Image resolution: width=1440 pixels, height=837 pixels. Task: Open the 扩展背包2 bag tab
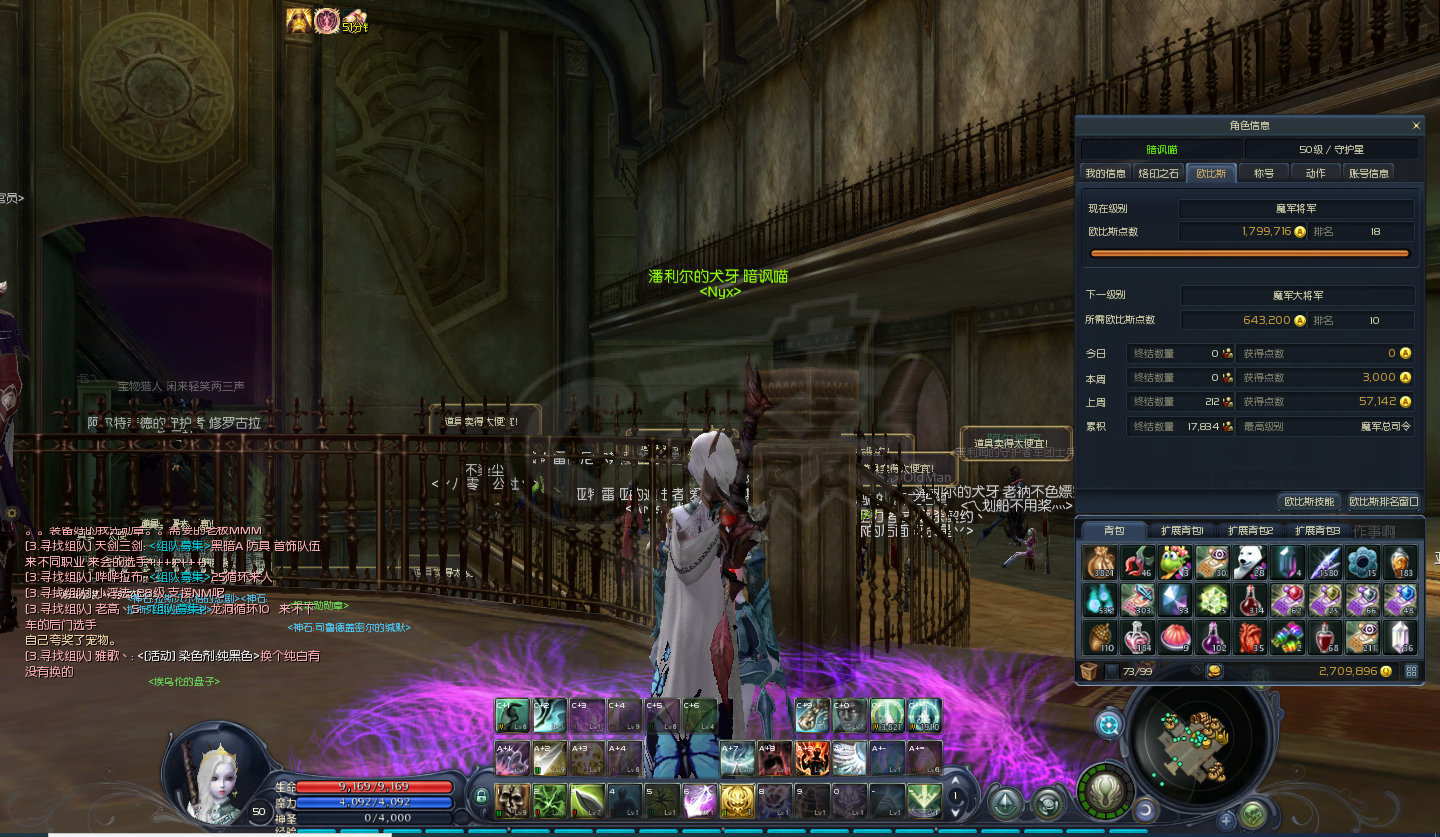pyautogui.click(x=1250, y=531)
